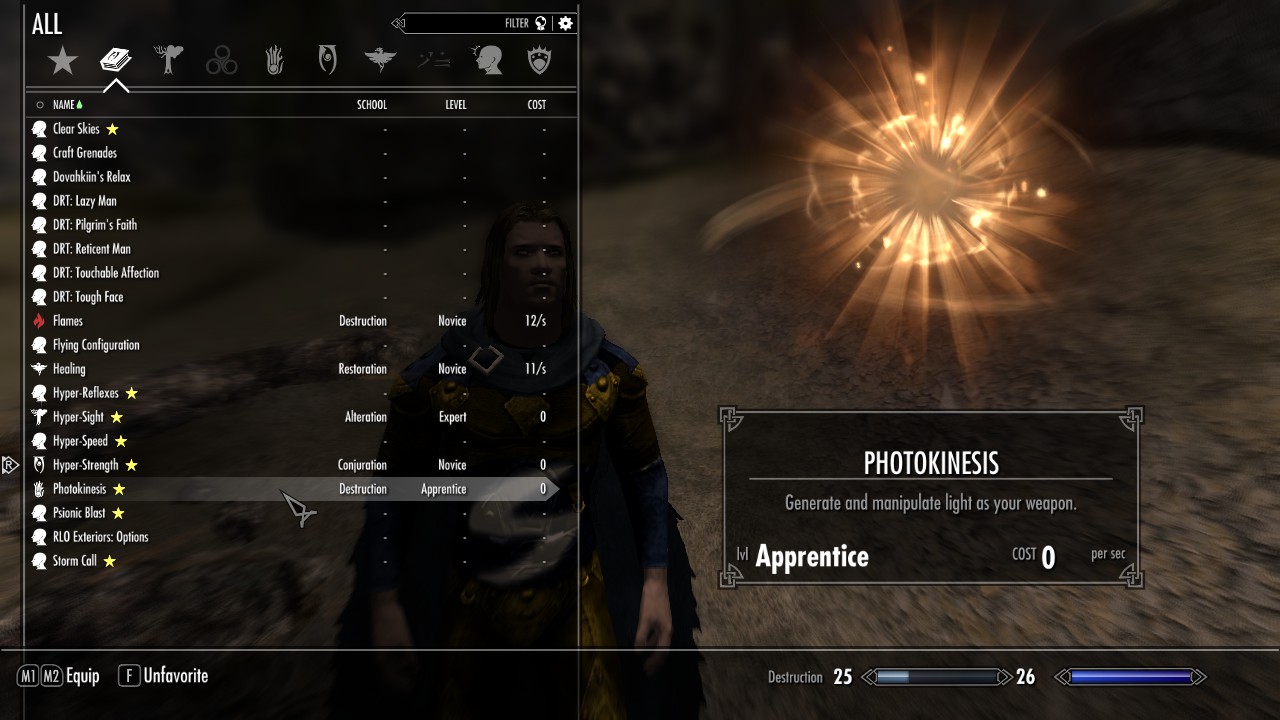Open RLO Exteriors: Options entry
Screen dimensions: 1280x720
100,537
